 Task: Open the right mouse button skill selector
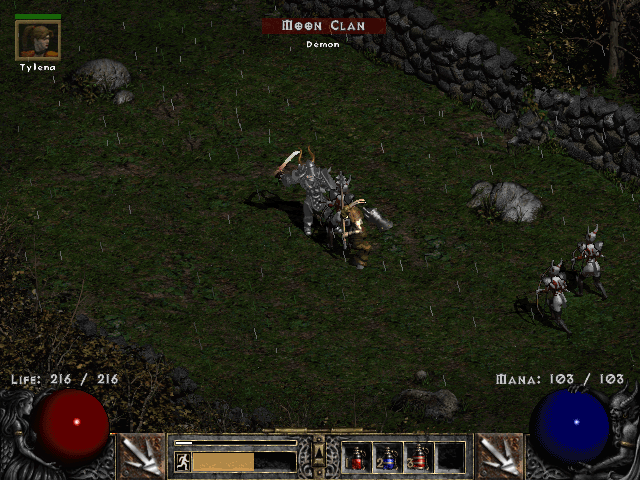pos(499,456)
